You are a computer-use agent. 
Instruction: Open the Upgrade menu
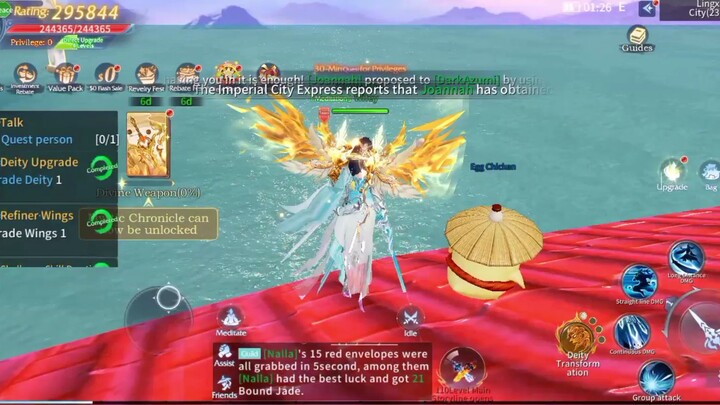point(672,171)
